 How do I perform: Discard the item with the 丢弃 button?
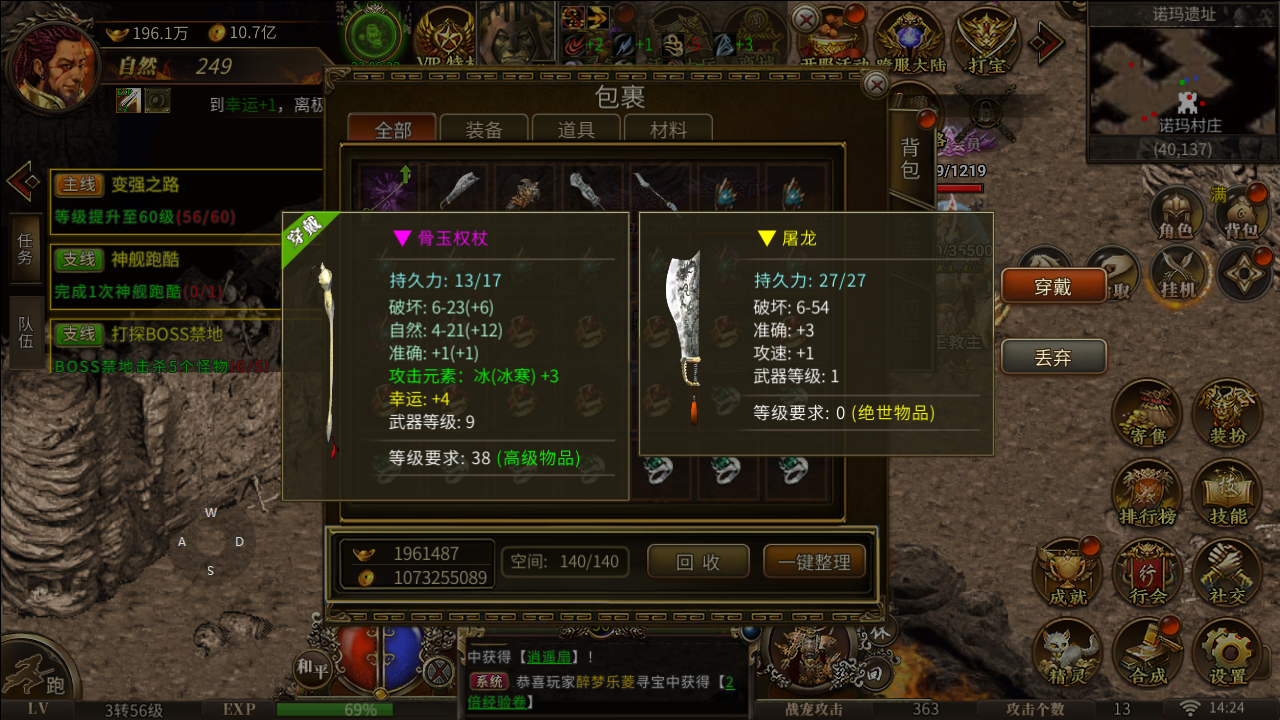pyautogui.click(x=1053, y=357)
